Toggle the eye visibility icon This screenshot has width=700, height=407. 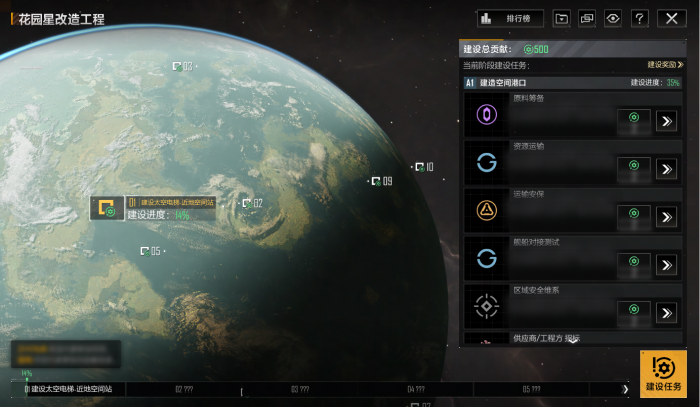click(x=613, y=18)
